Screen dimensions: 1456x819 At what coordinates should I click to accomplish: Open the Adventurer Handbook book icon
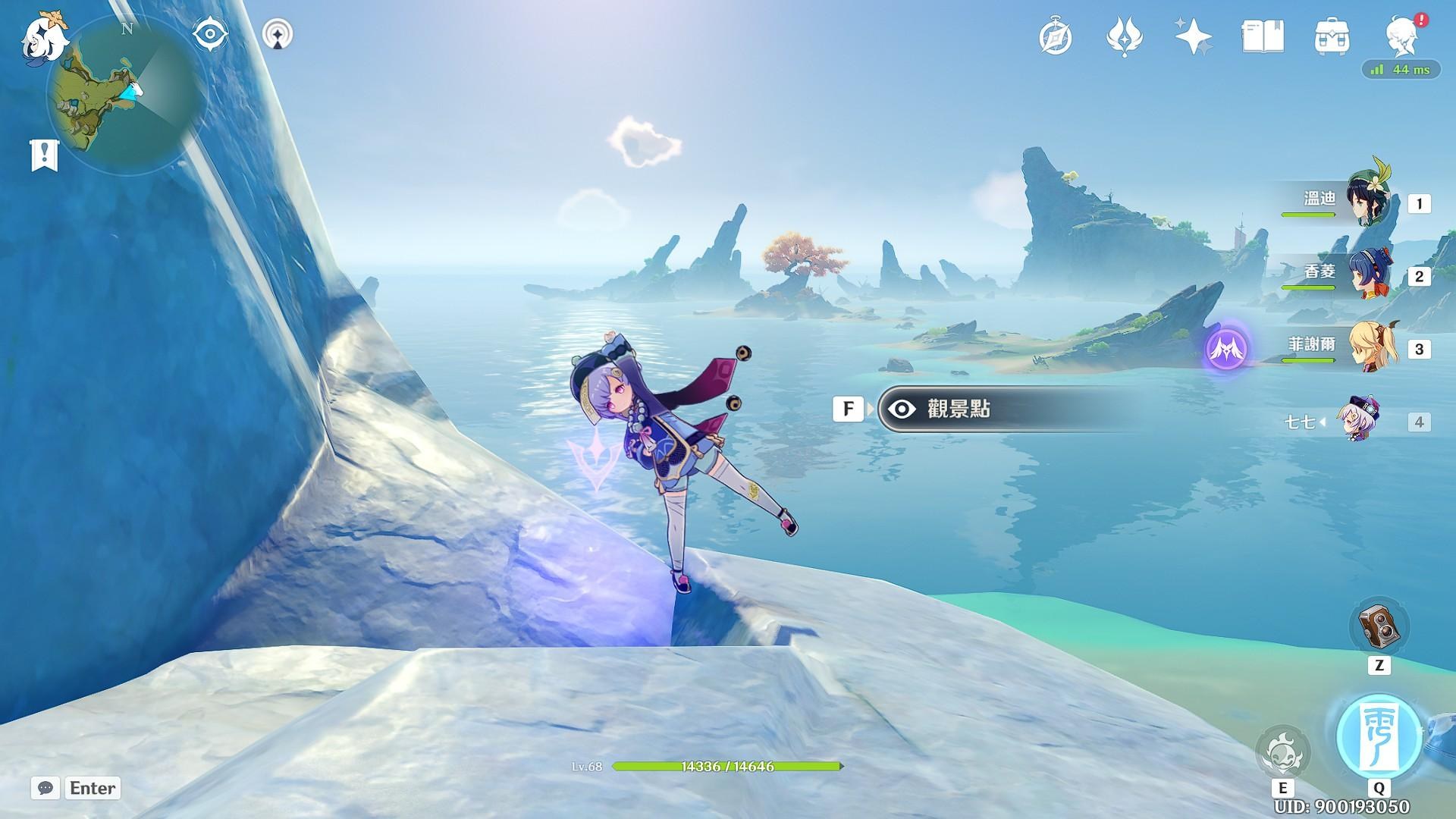[1263, 36]
